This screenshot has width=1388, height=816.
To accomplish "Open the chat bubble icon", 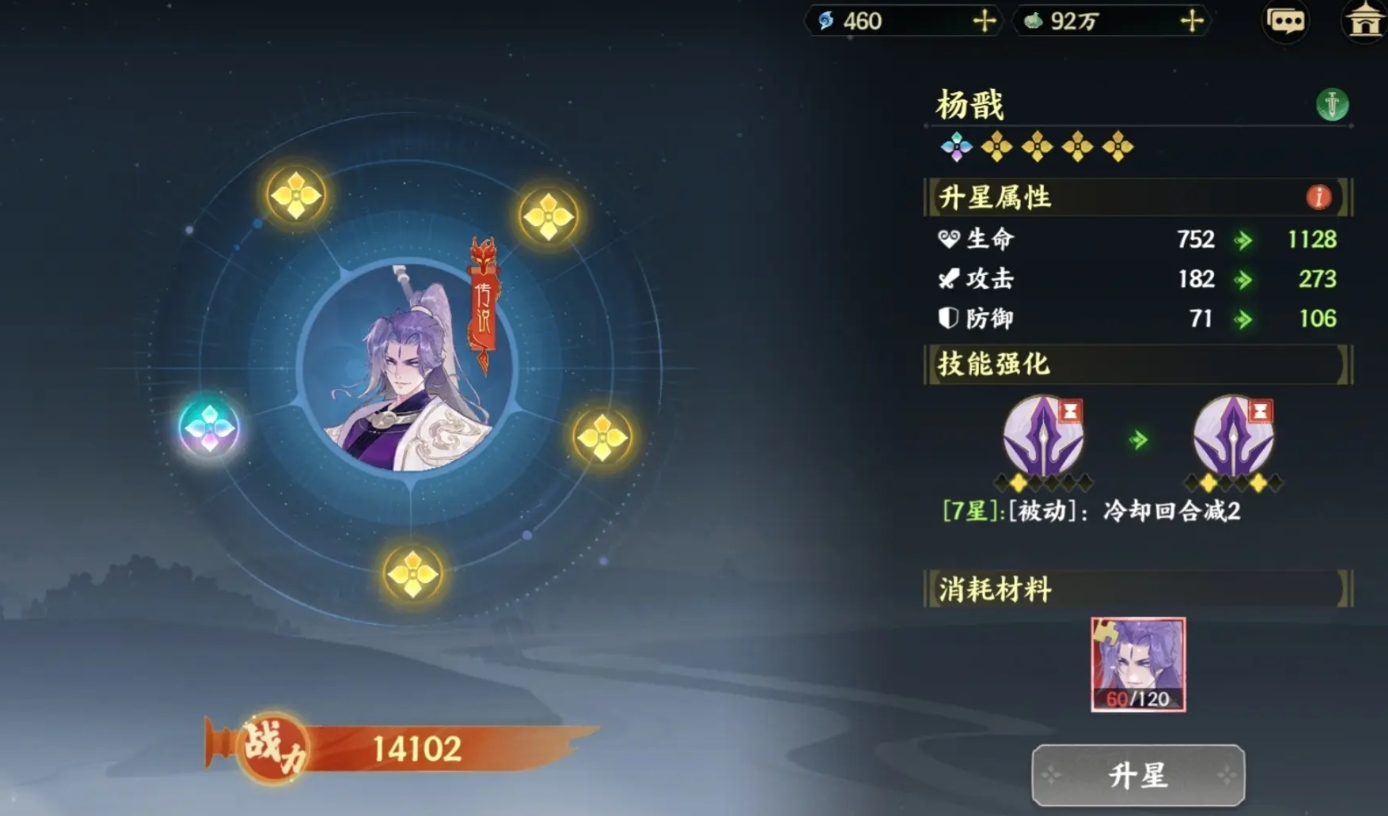I will pos(1285,22).
